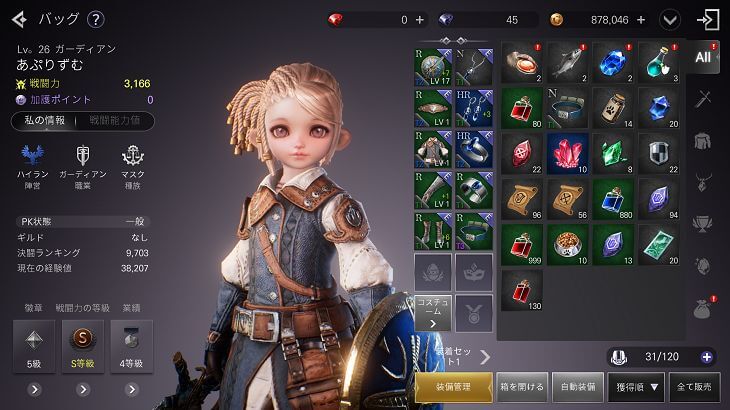Go back using the arrow beside バッグ
This screenshot has width=730, height=410.
point(18,19)
